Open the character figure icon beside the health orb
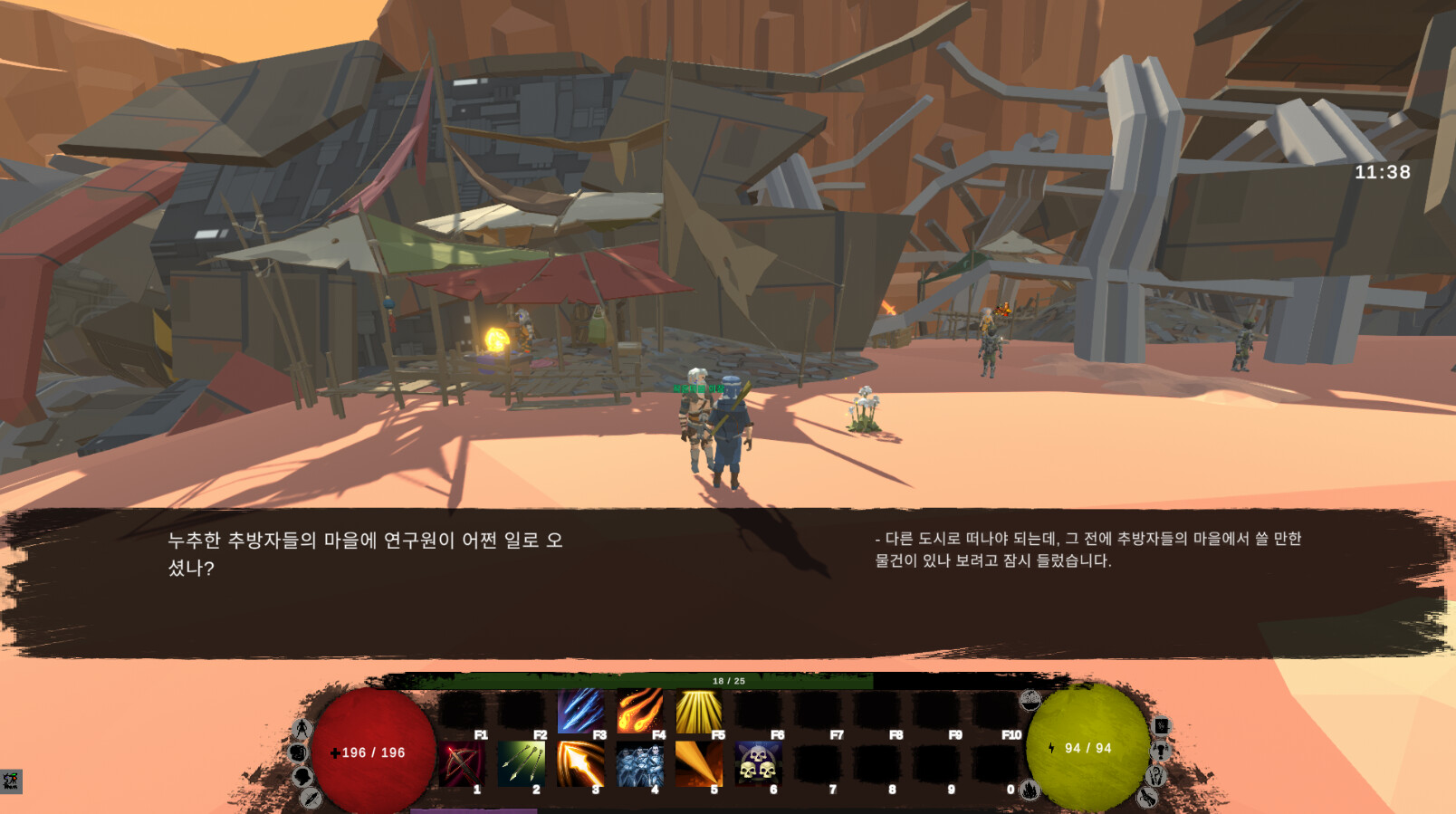The width and height of the screenshot is (1456, 814). (x=302, y=727)
